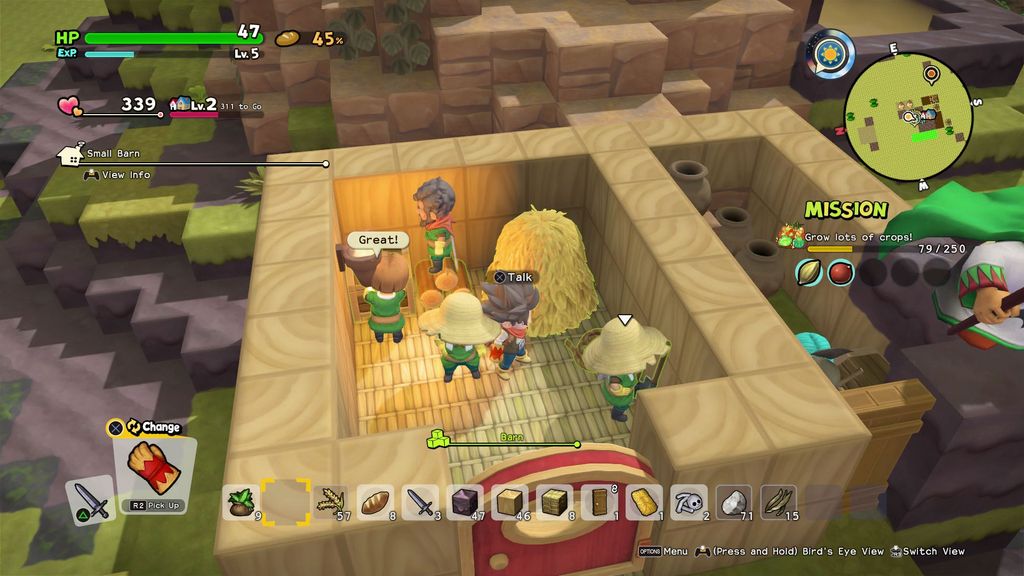Screen dimensions: 1024x576
Task: Select the sword slot in the hotbar
Action: (x=420, y=501)
